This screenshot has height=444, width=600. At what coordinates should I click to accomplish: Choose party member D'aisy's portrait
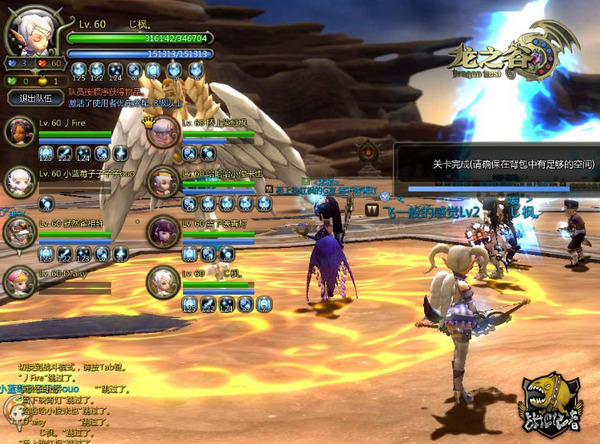(20, 281)
